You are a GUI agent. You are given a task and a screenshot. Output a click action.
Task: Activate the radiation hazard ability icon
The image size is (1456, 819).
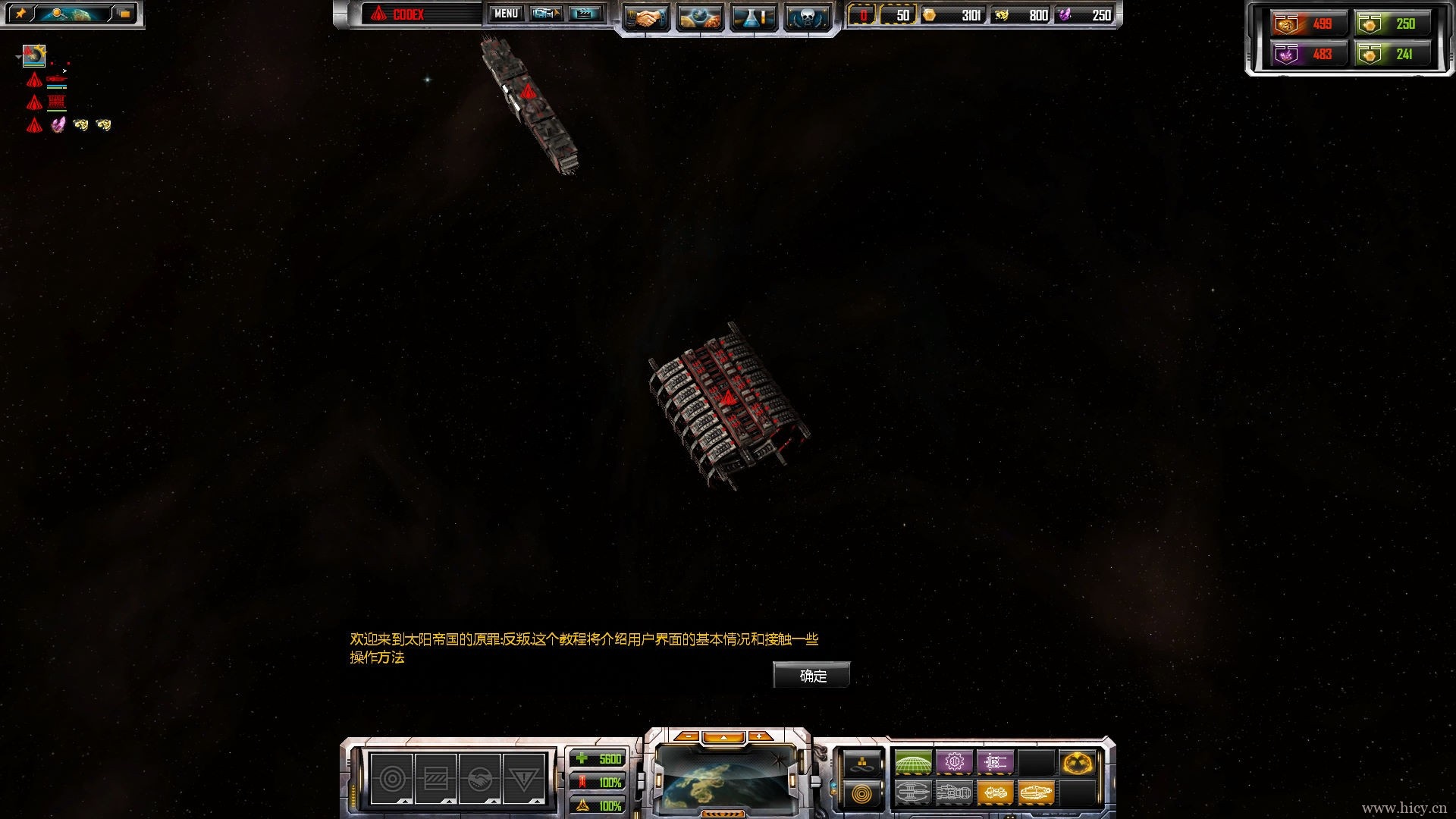[x=1077, y=762]
